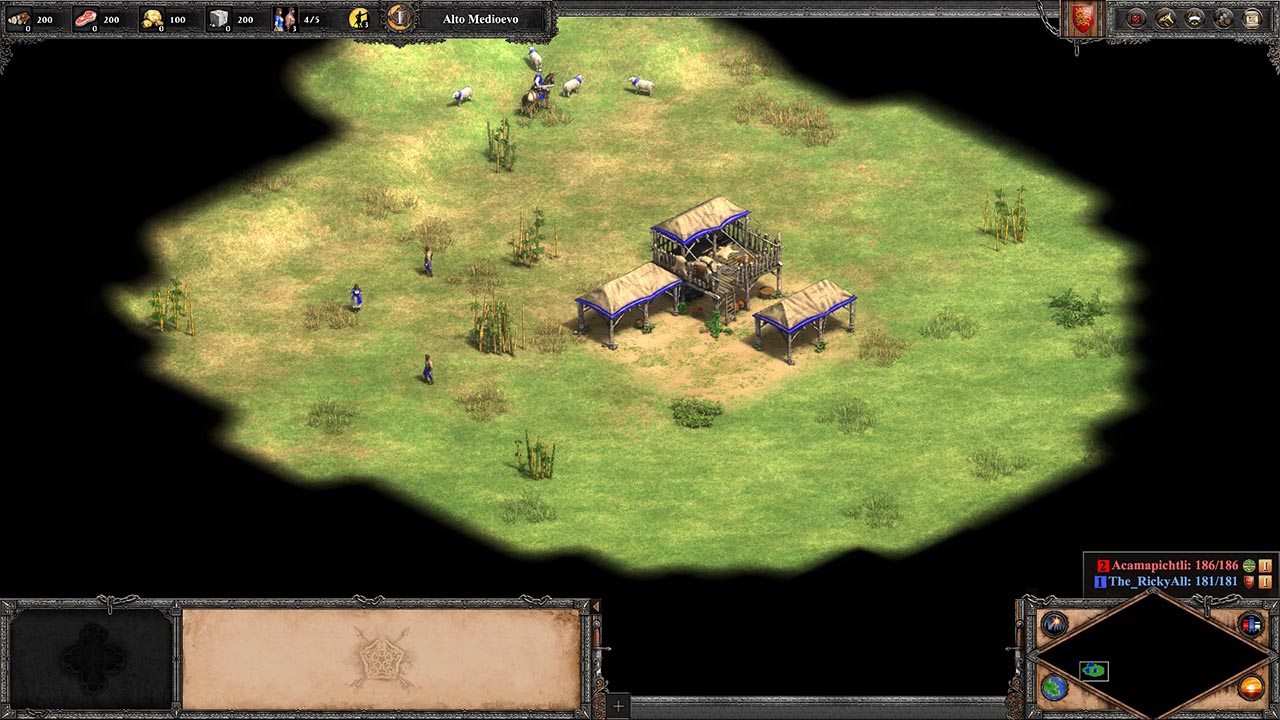Click the gold resource icon
Screen dimensions: 1280x720
coord(153,19)
